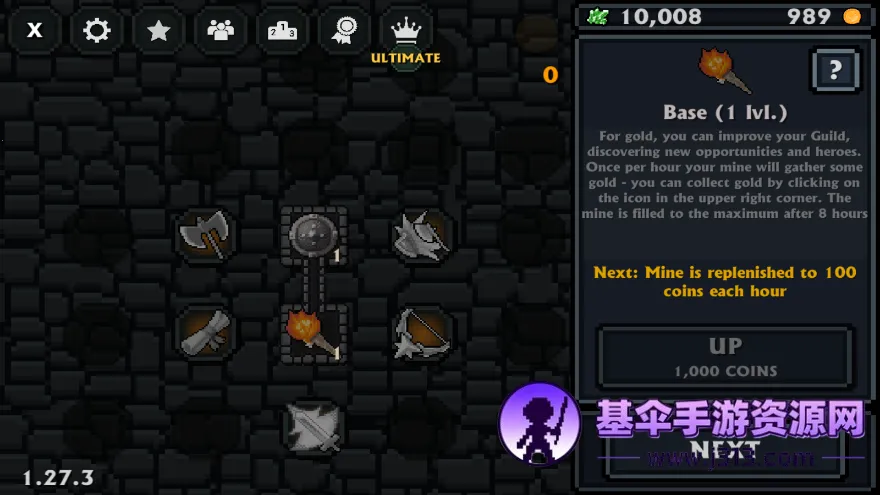Select the Ultimate crown button
This screenshot has width=880, height=495.
pos(406,32)
